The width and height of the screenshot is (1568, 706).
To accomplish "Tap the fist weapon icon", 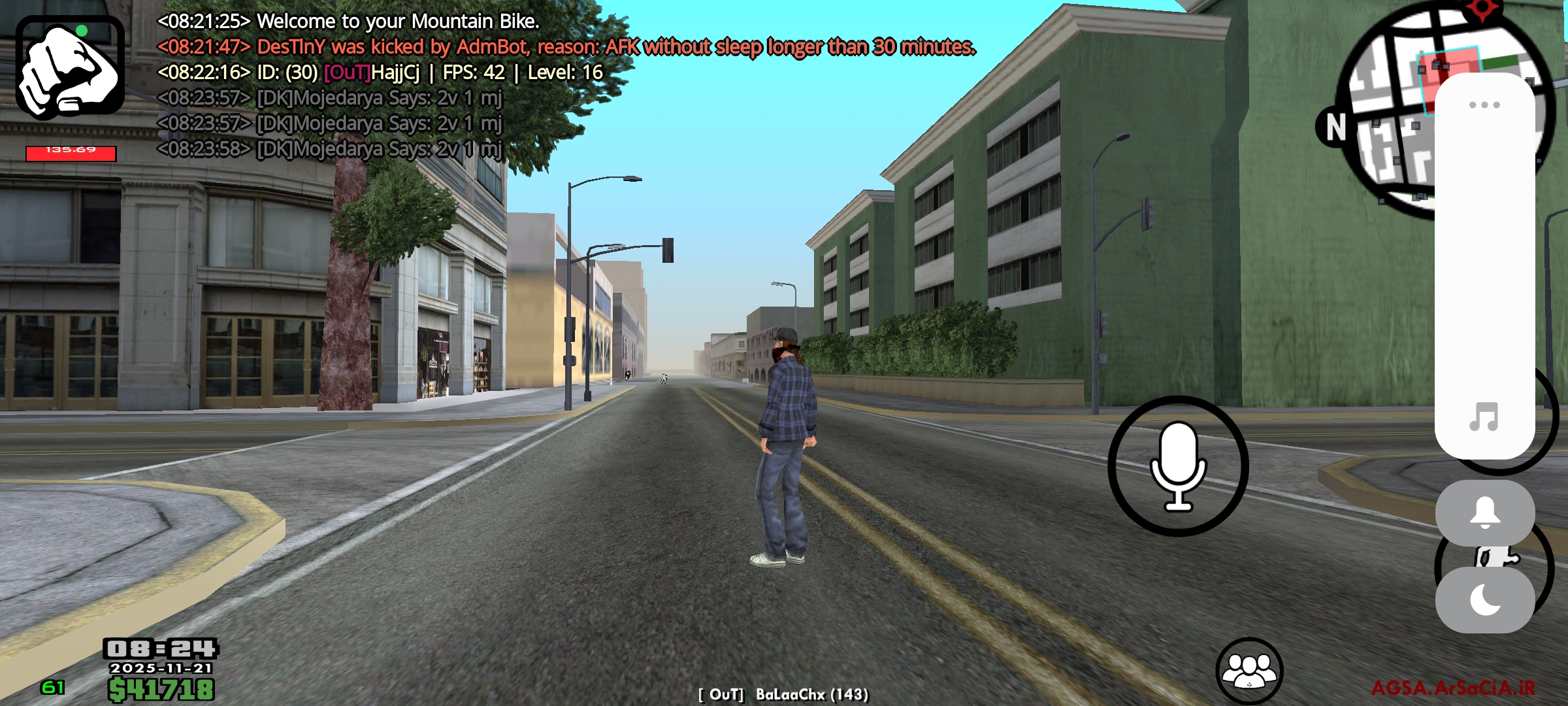I will click(70, 67).
